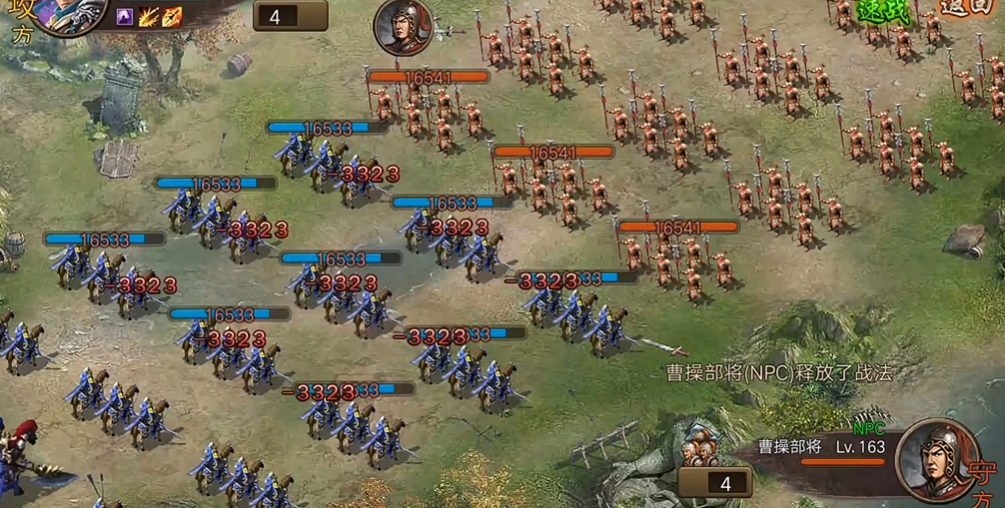Tap the green 速战 quick battle button
The height and width of the screenshot is (508, 1005).
(885, 10)
